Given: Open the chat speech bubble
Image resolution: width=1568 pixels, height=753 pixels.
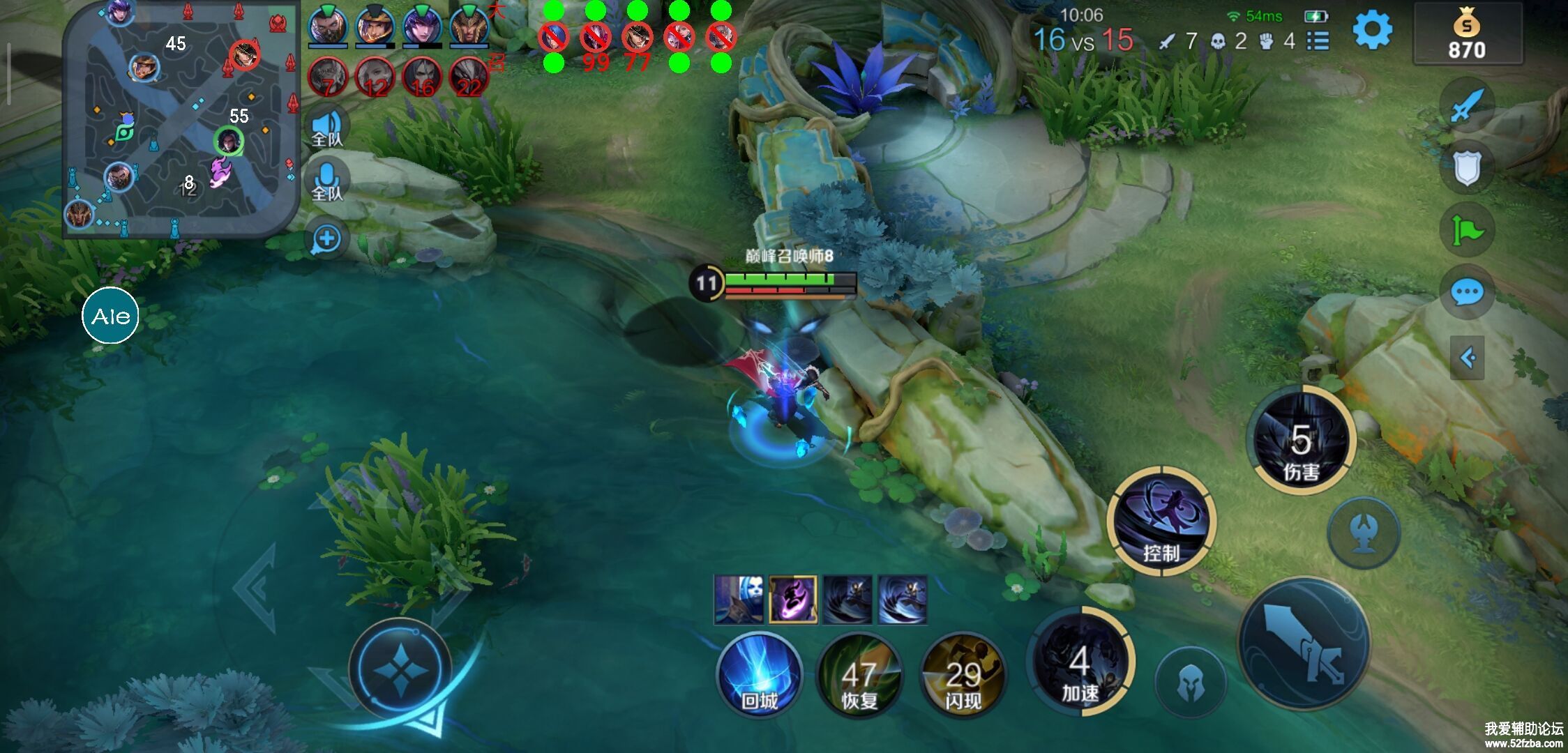Looking at the screenshot, I should click(1467, 291).
